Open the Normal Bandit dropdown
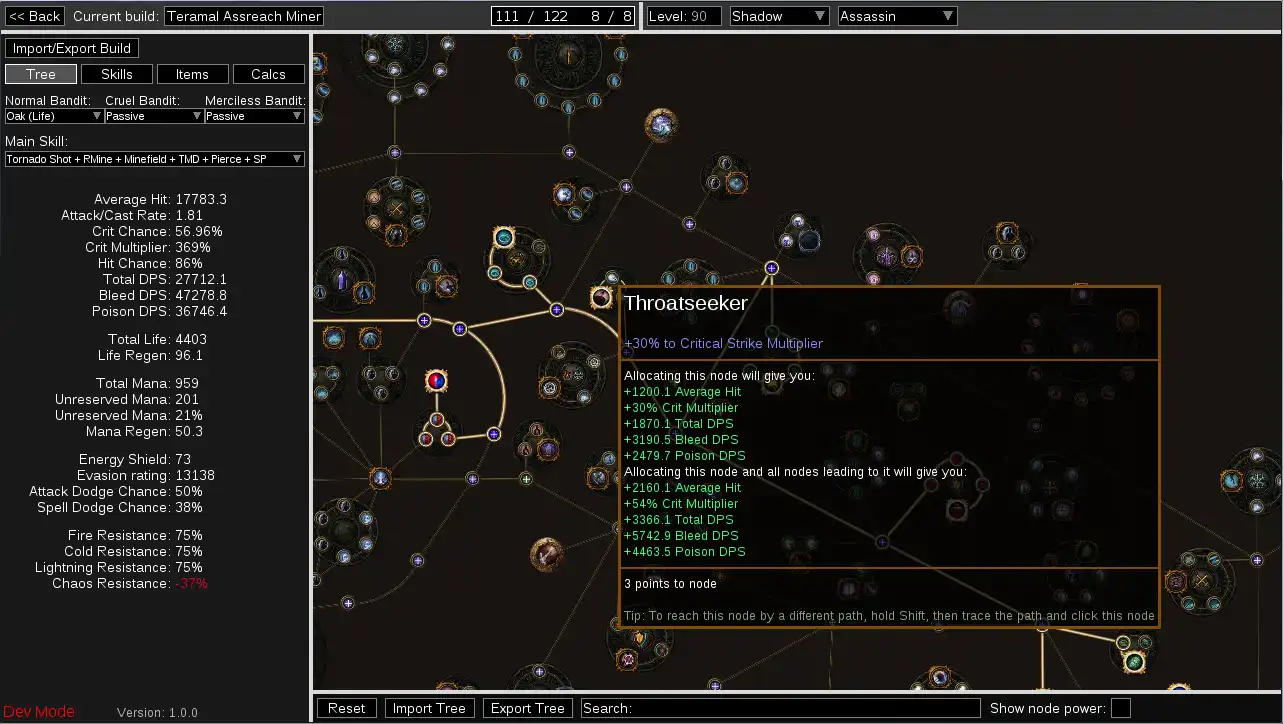 (x=54, y=116)
